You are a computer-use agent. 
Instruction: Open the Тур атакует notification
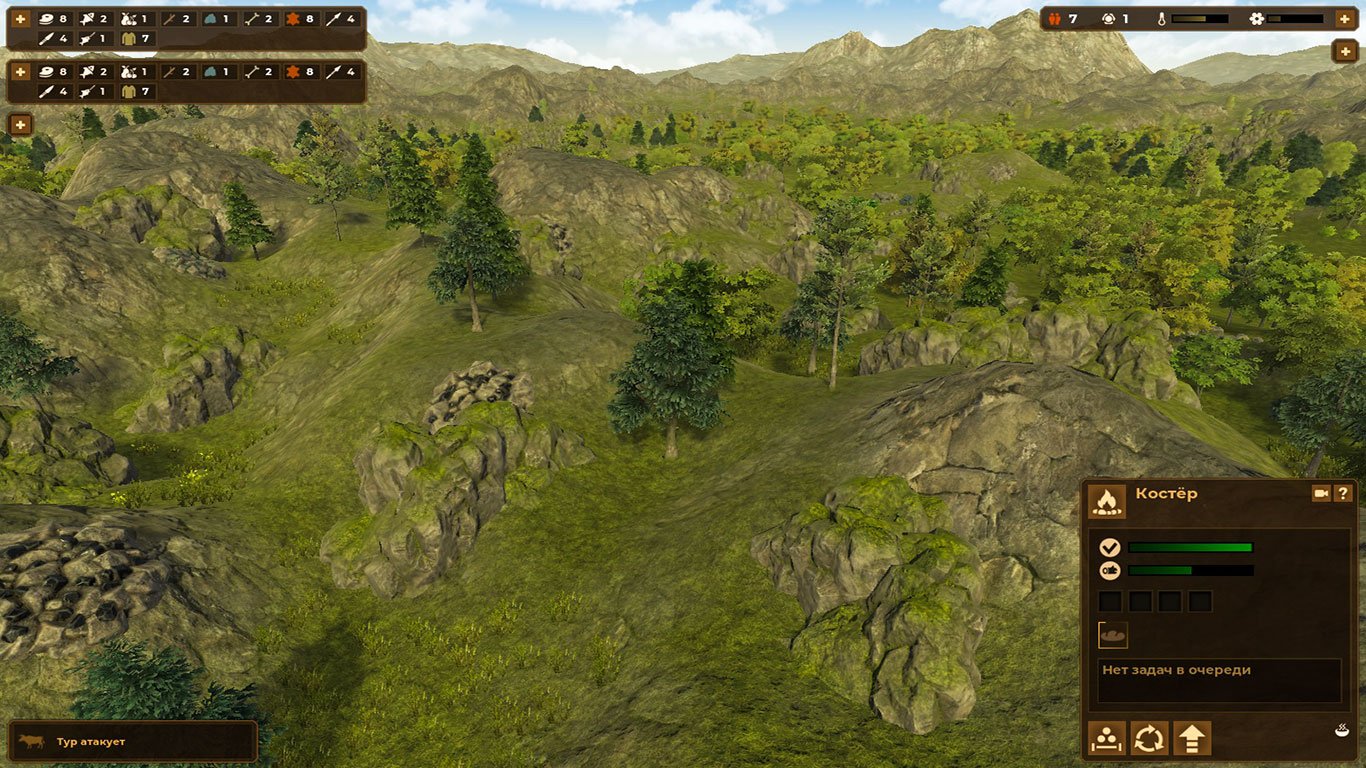click(x=132, y=742)
